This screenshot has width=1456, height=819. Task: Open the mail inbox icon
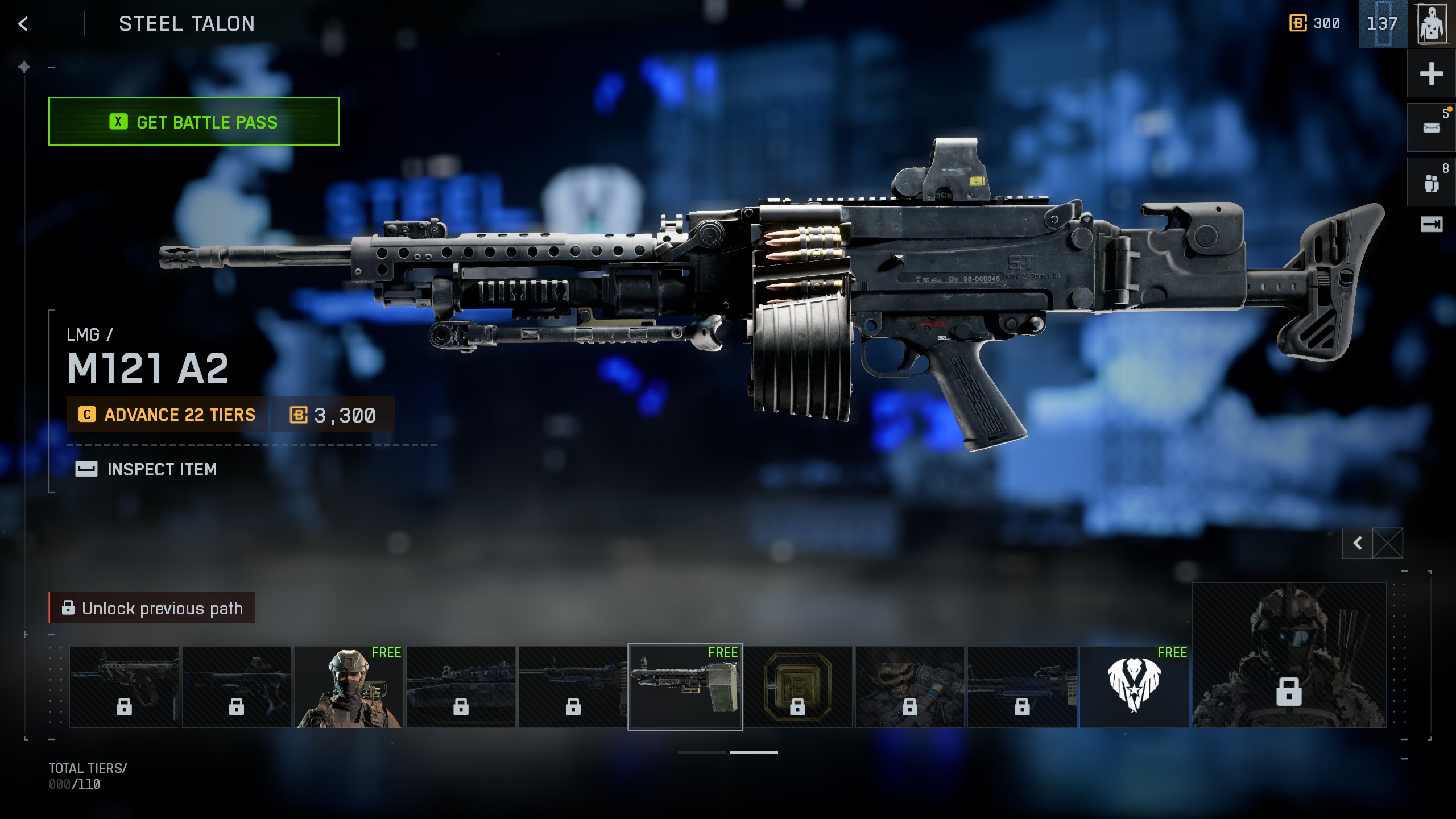(x=1431, y=128)
